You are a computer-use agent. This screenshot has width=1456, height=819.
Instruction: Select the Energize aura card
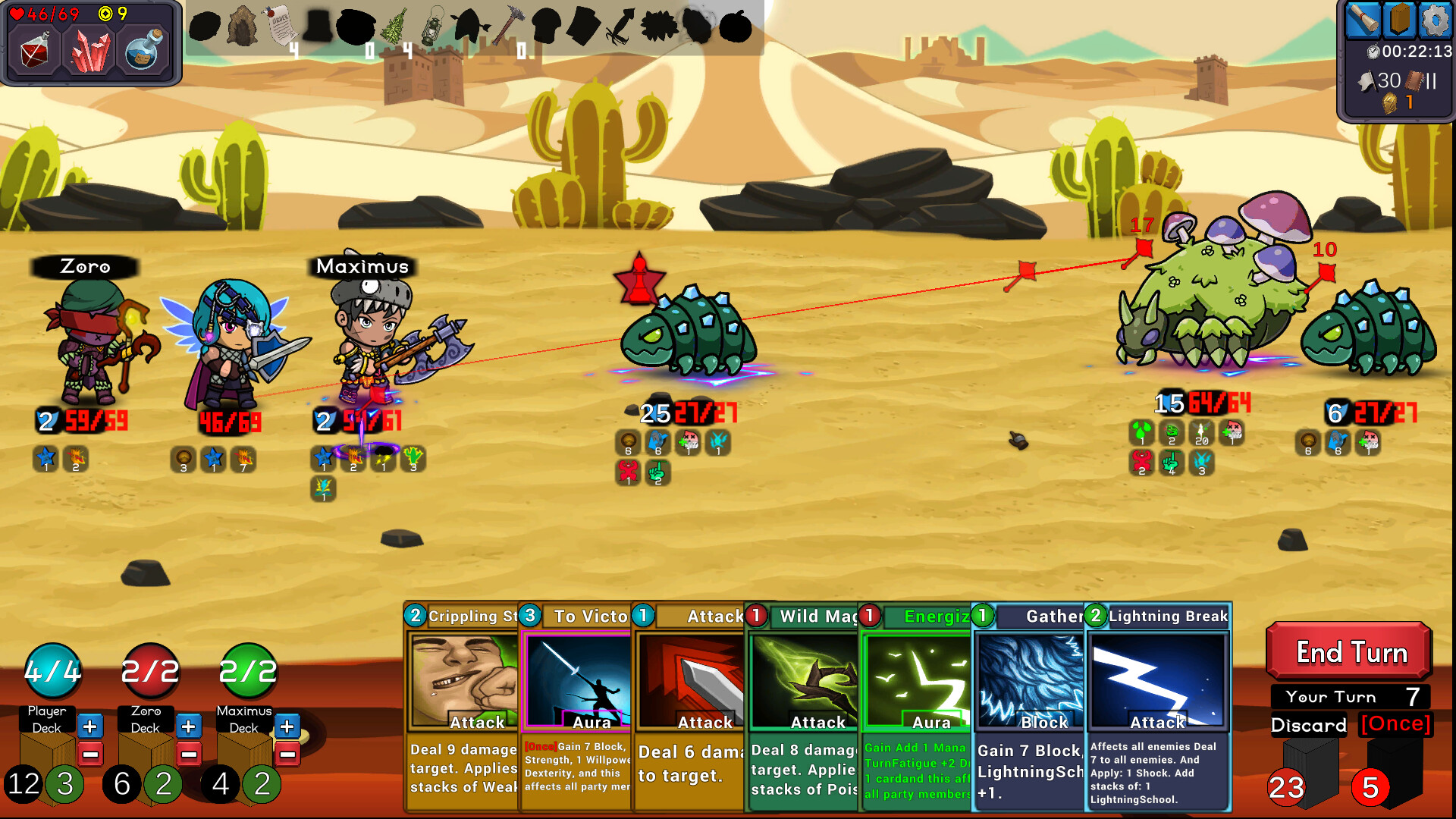(916, 705)
